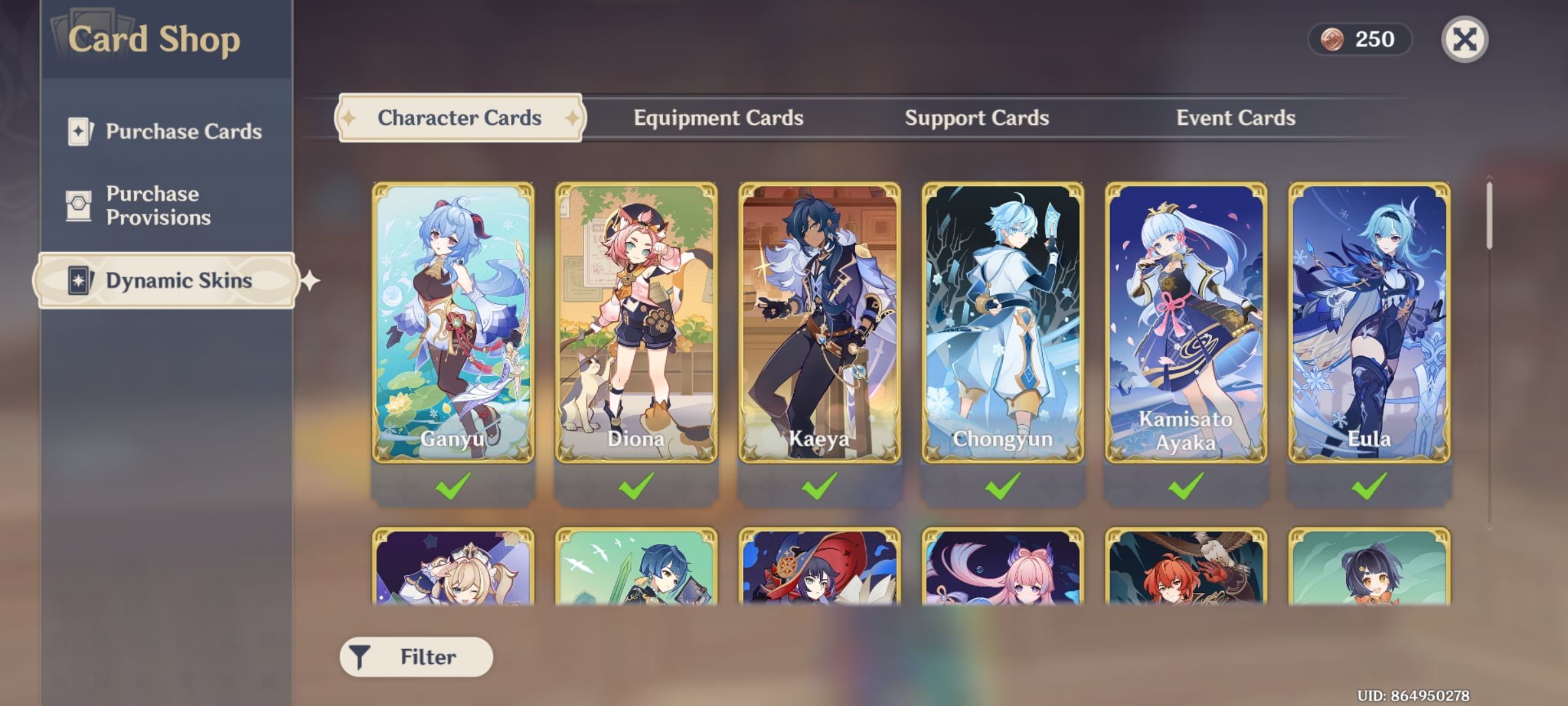Switch to the Event Cards tab
The height and width of the screenshot is (706, 1568).
coord(1235,118)
